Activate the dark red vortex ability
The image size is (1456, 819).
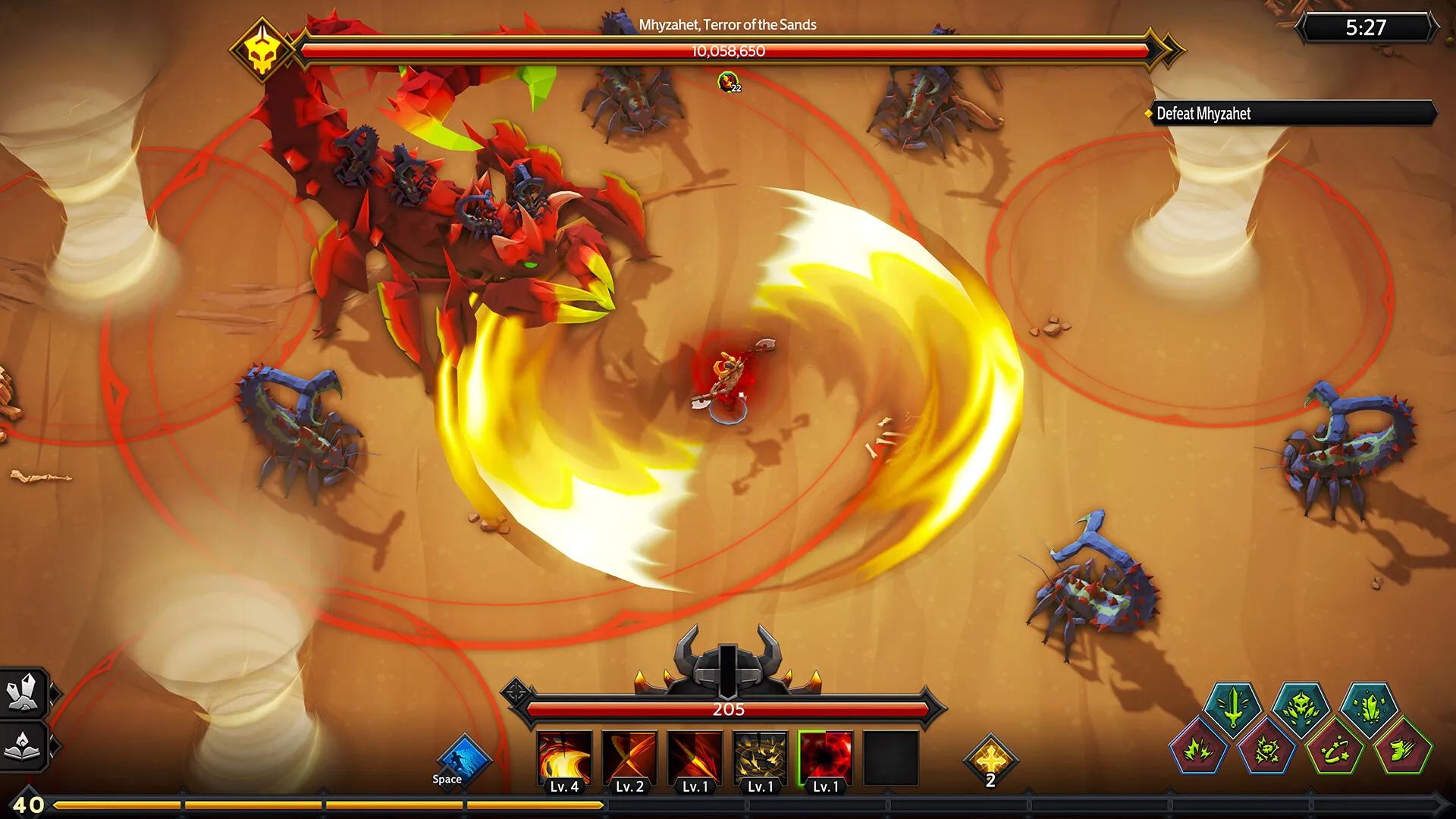tap(826, 758)
